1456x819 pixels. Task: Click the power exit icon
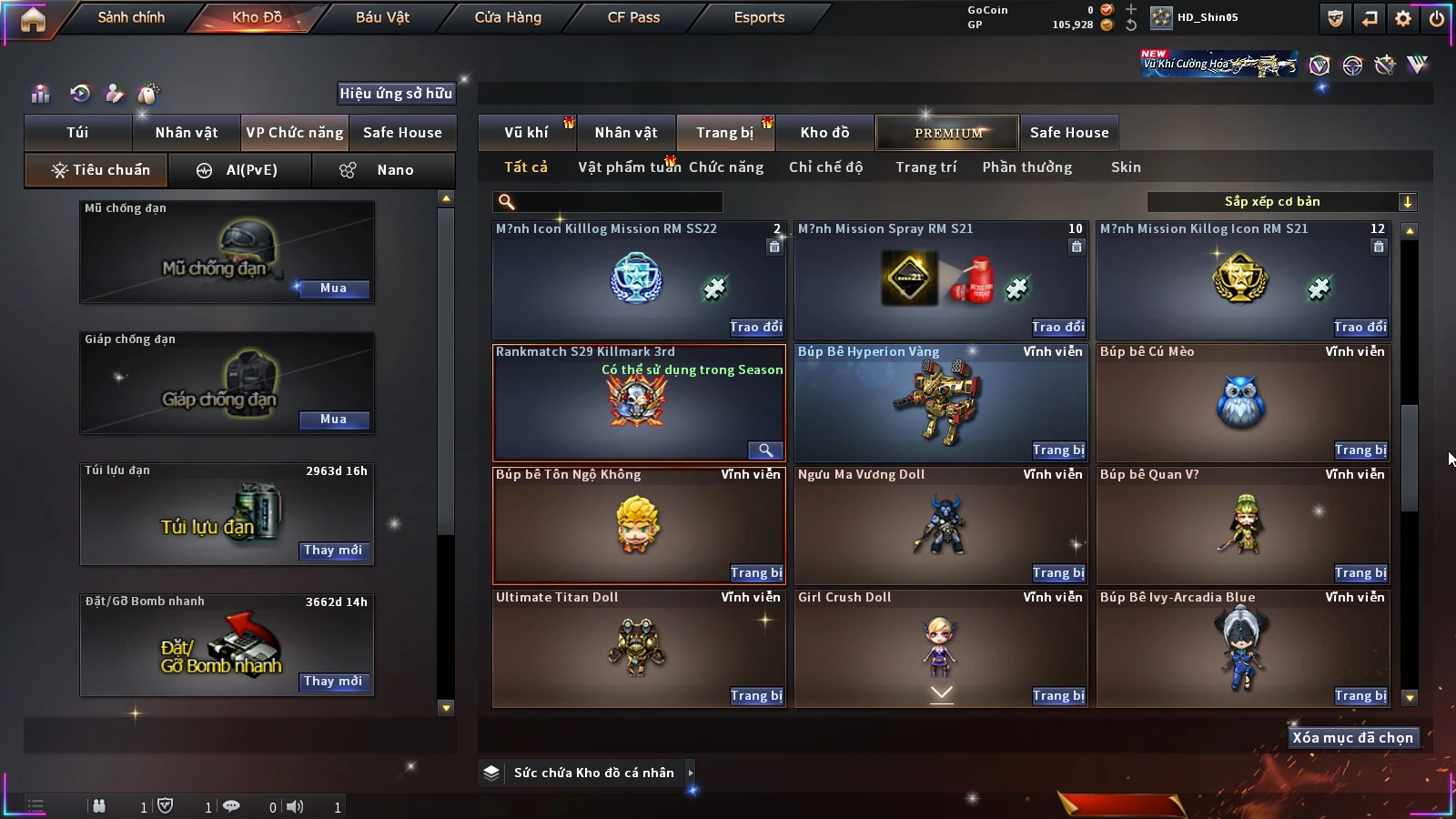(x=1437, y=18)
